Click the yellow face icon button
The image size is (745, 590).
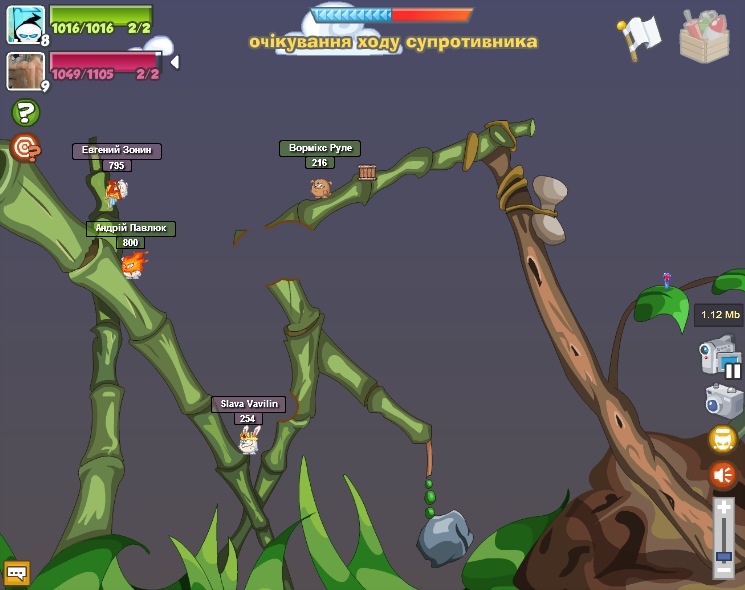click(x=723, y=439)
